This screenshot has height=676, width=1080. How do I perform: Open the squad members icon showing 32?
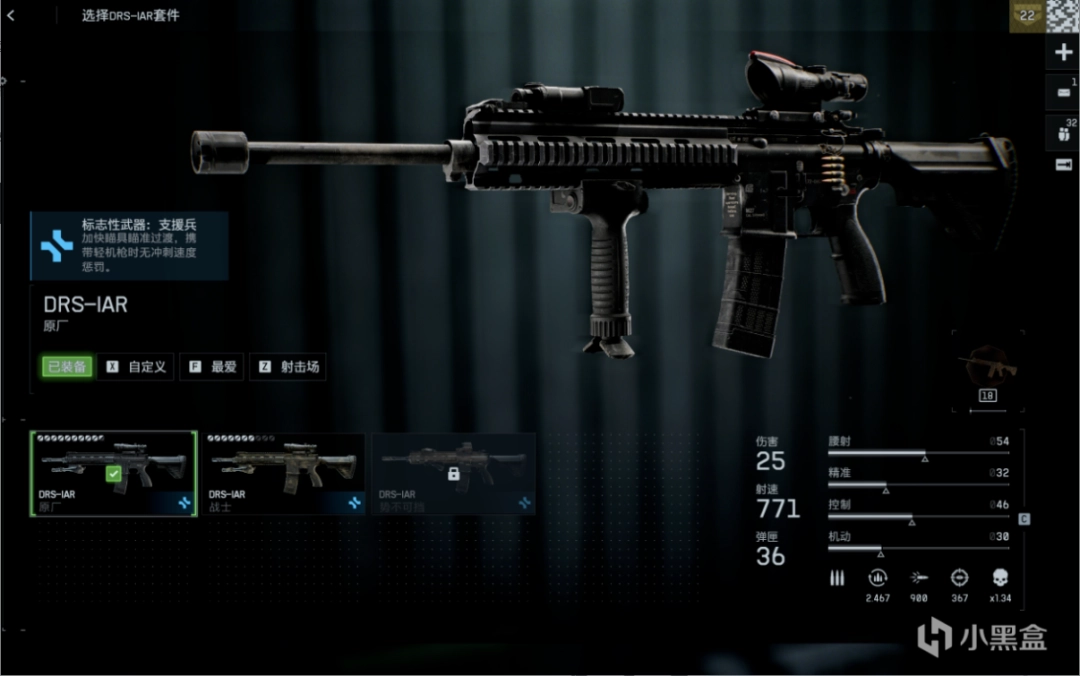pos(1063,130)
